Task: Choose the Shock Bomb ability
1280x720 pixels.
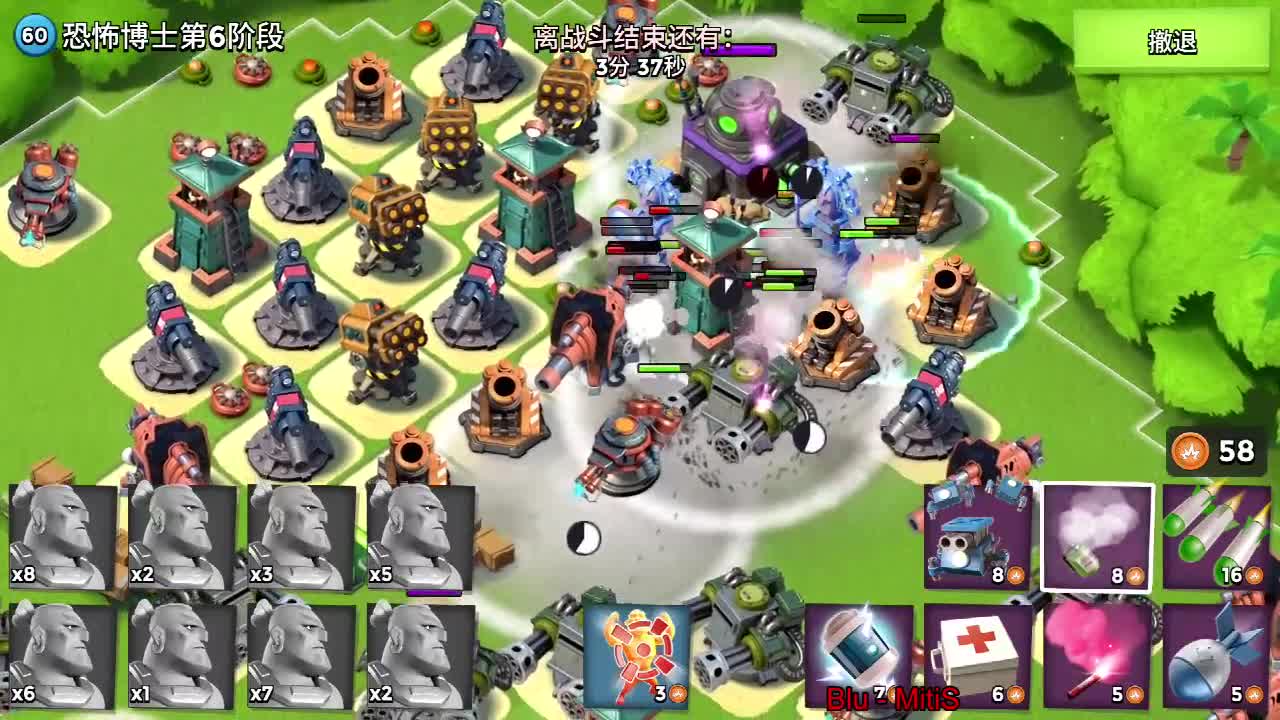Action: (859, 655)
